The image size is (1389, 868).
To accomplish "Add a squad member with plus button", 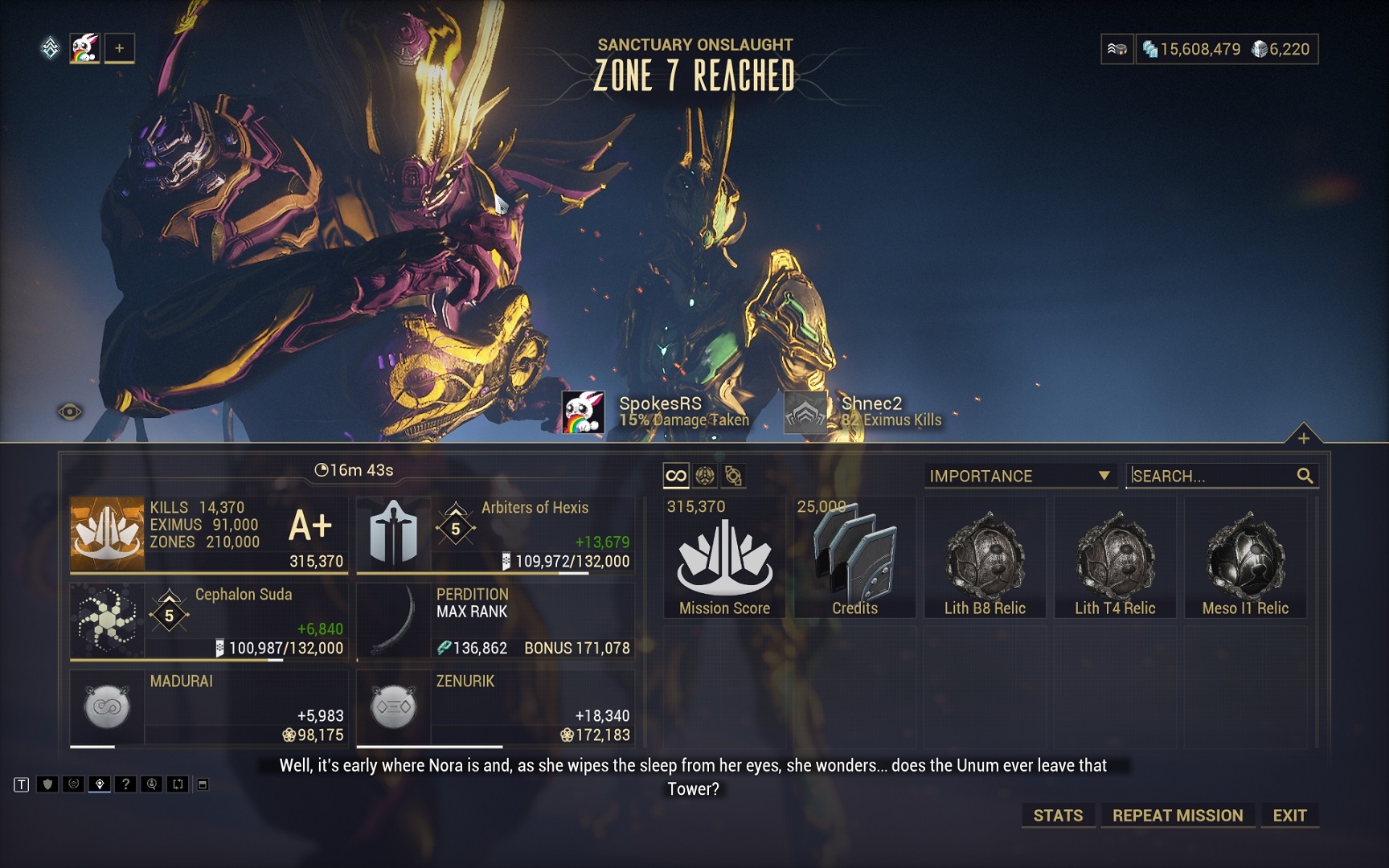I will click(119, 48).
